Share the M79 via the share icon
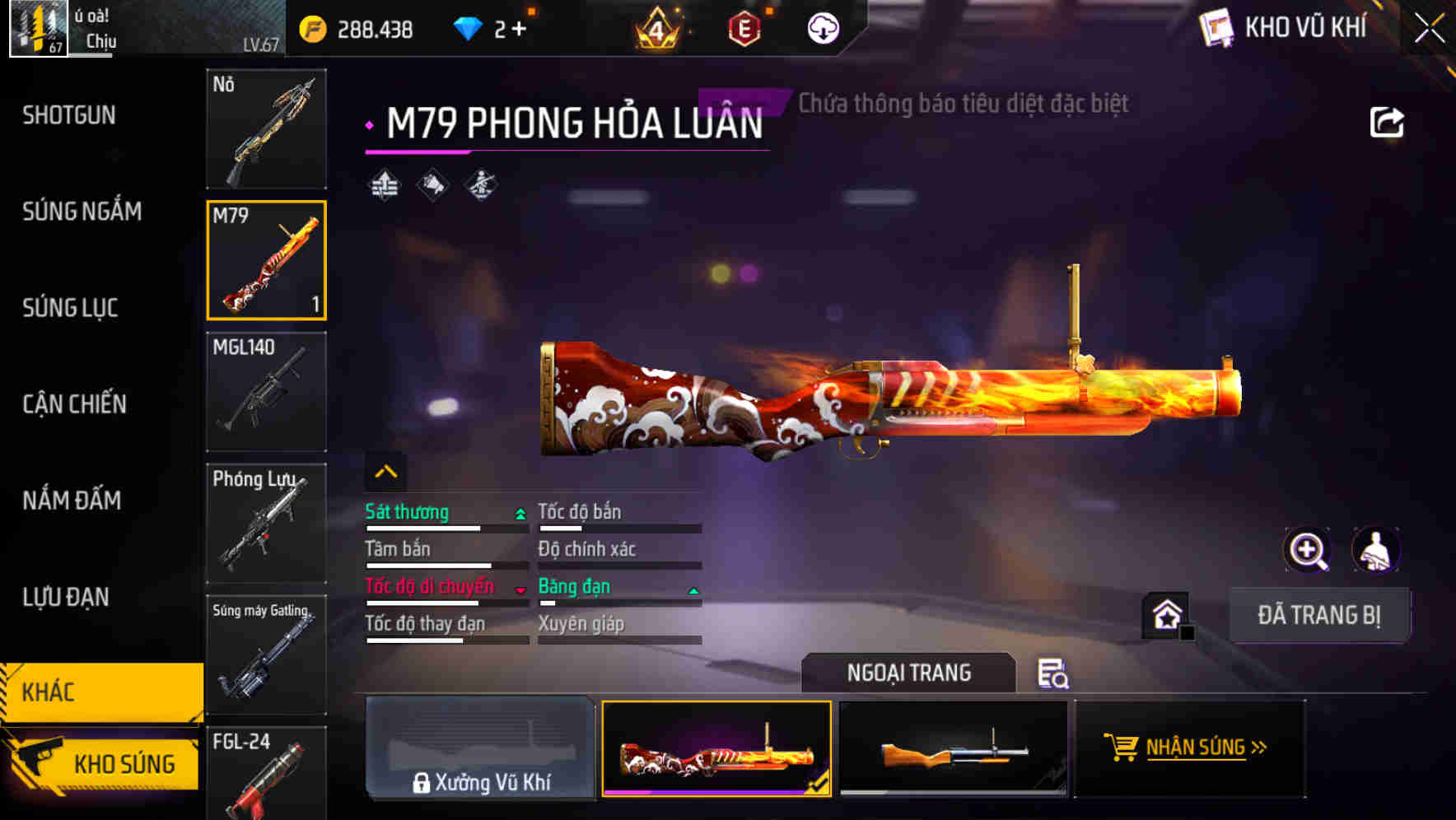This screenshot has height=820, width=1456. coord(1387,121)
